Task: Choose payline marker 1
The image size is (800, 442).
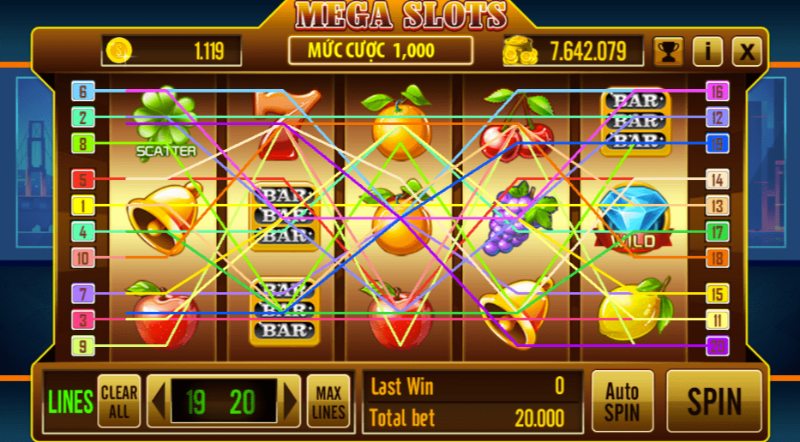Action: click(83, 206)
